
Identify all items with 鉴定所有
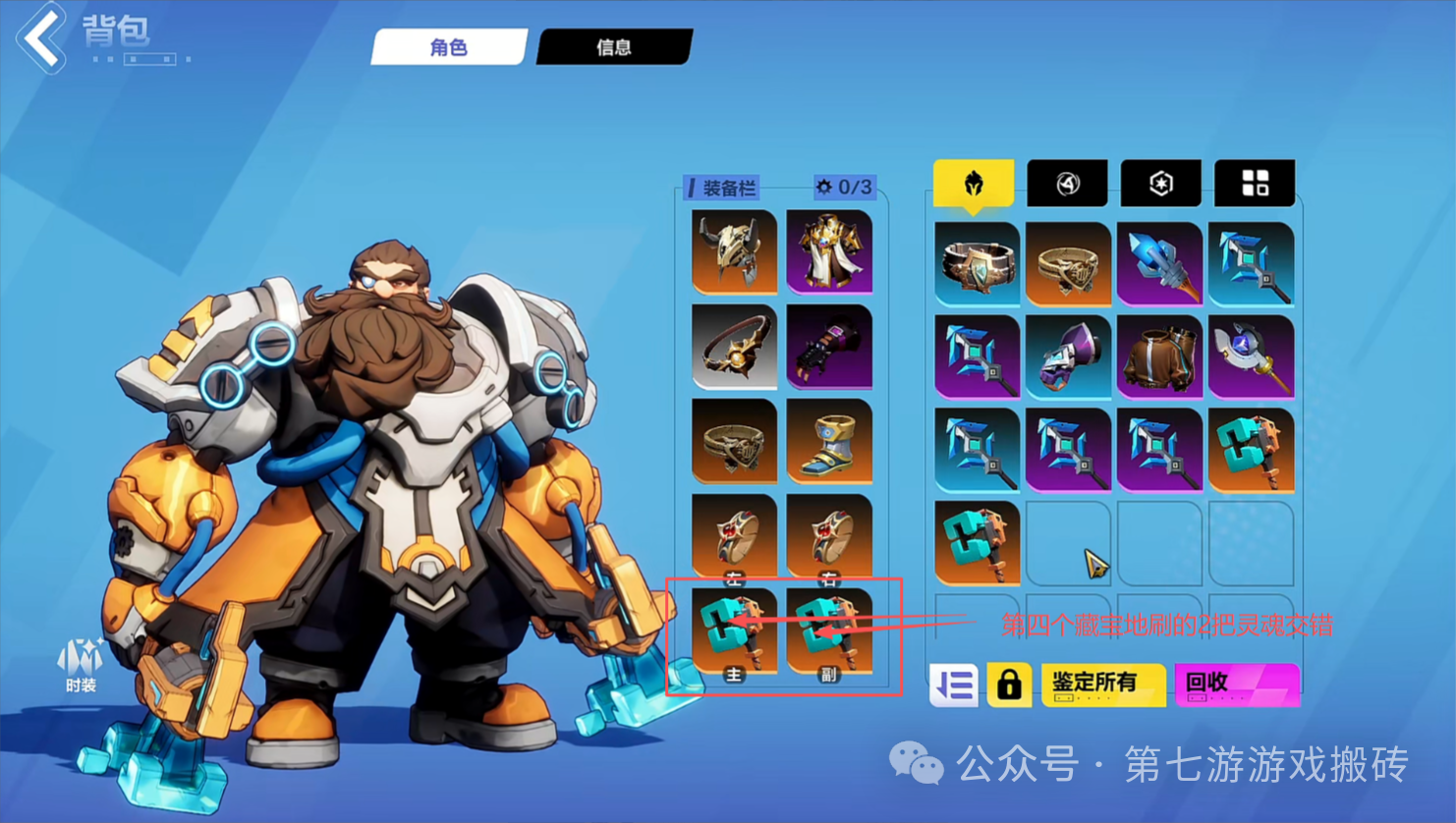pos(1102,685)
